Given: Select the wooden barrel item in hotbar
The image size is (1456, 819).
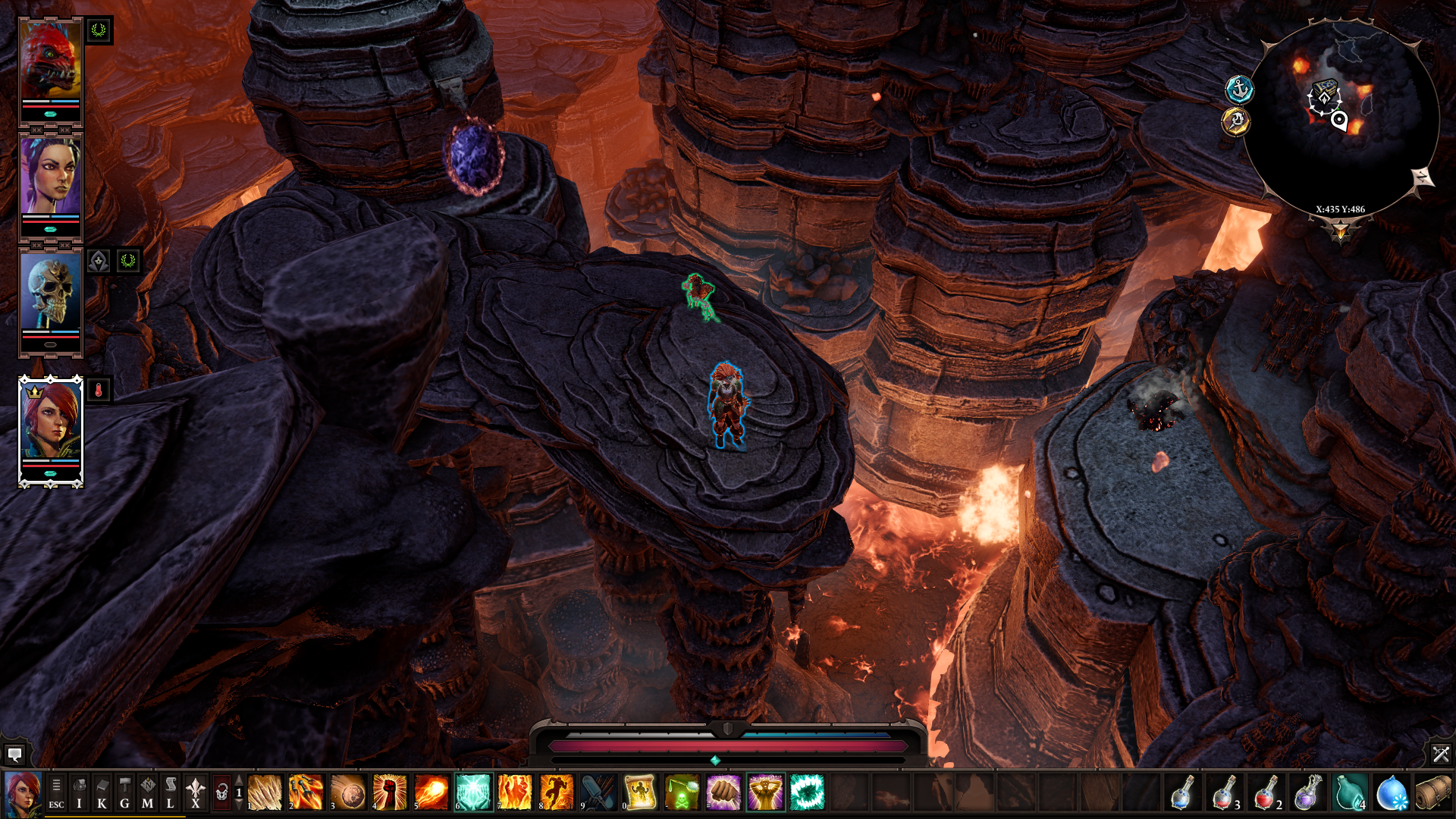Looking at the screenshot, I should (x=1432, y=793).
